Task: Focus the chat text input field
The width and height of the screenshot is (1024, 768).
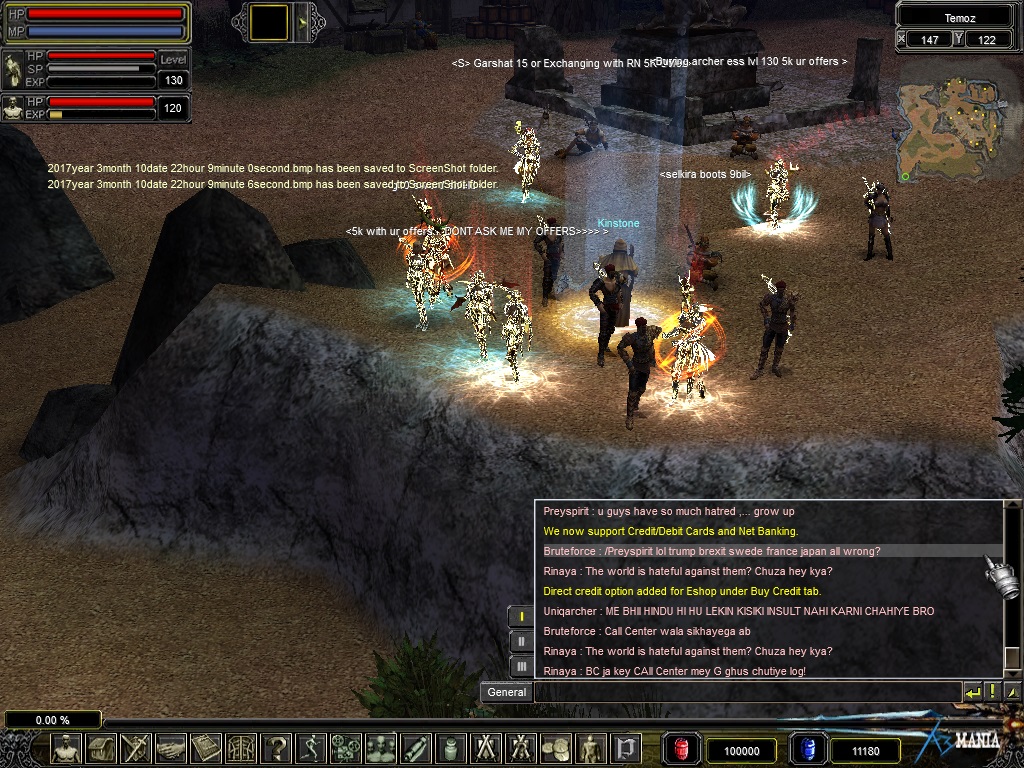Action: pos(746,692)
